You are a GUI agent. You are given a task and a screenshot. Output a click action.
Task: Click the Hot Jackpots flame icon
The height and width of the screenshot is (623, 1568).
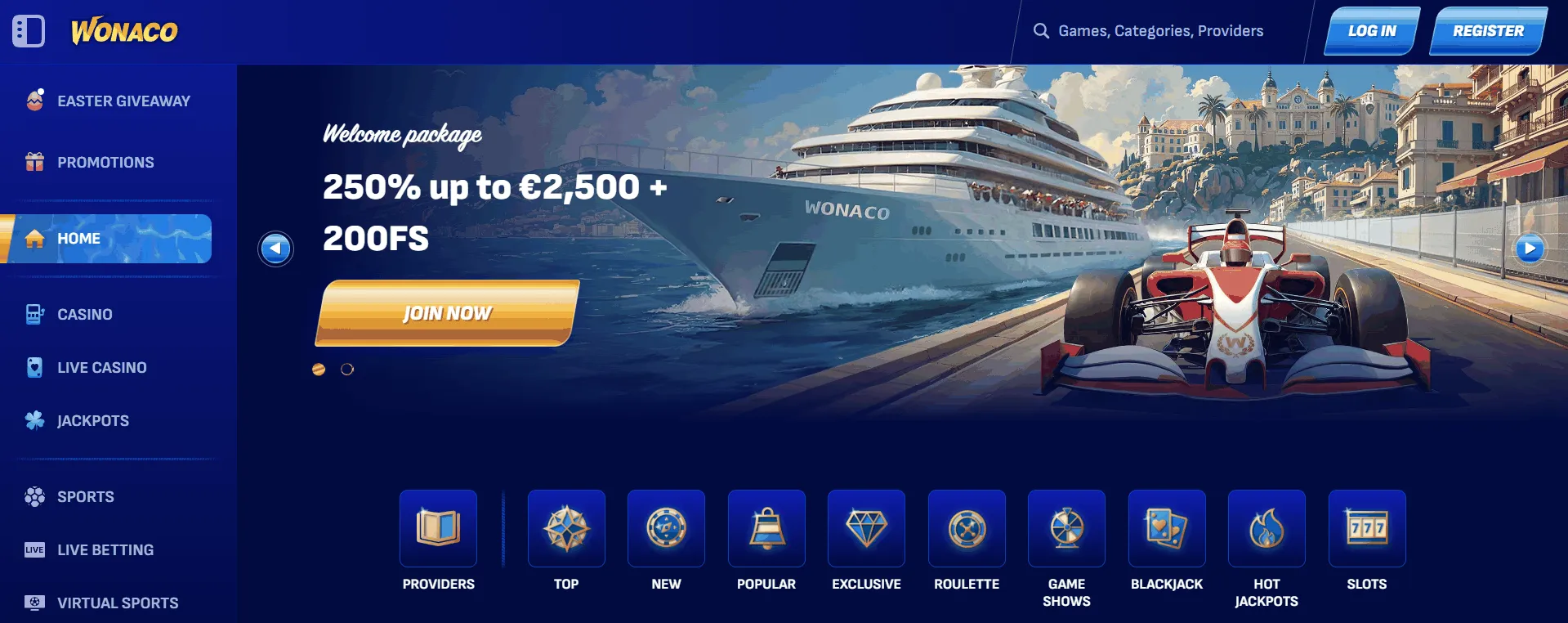click(x=1266, y=528)
